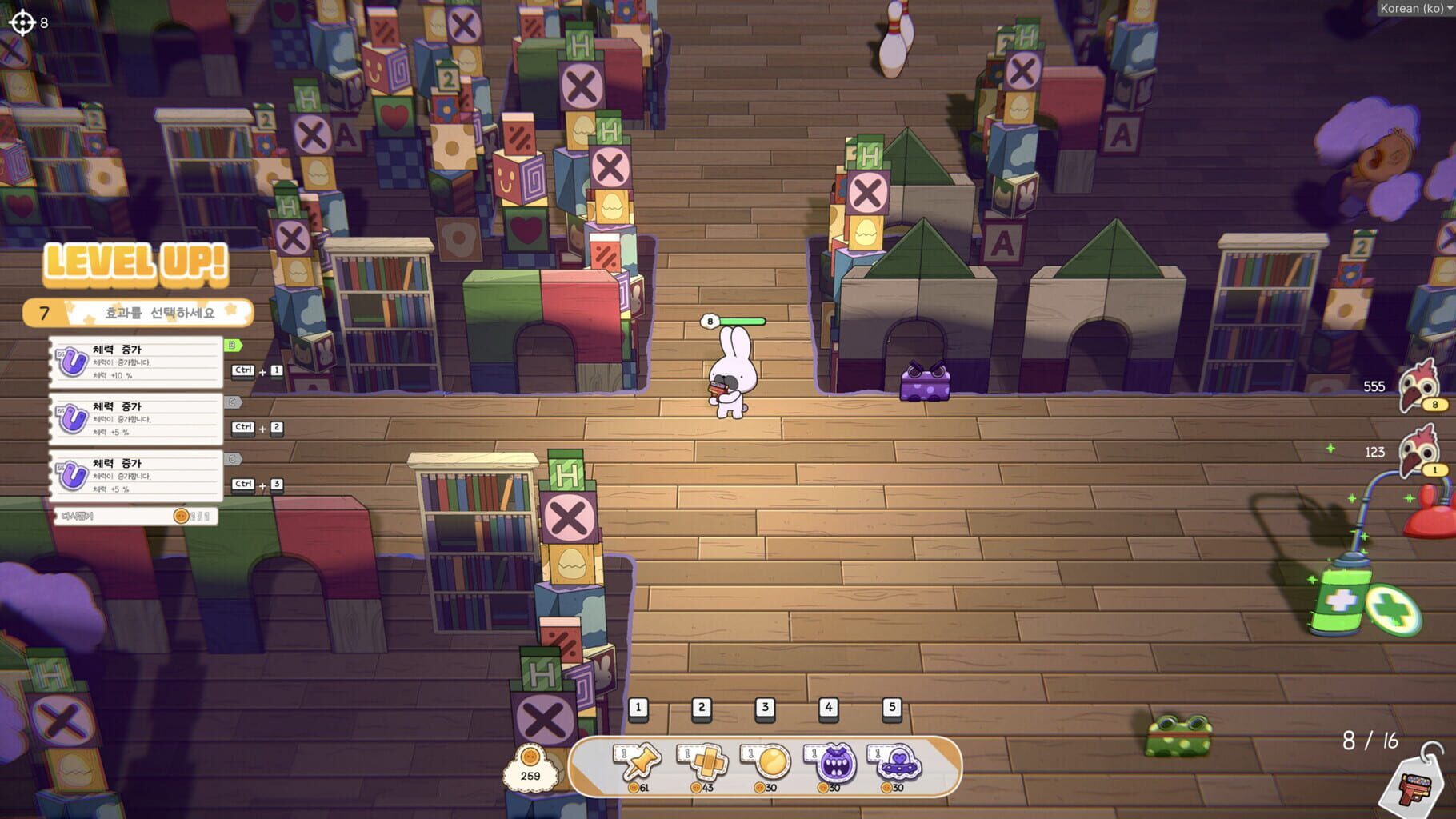Viewport: 1456px width, 819px height.
Task: Expand the gray C banner on second upgrade
Action: point(232,404)
